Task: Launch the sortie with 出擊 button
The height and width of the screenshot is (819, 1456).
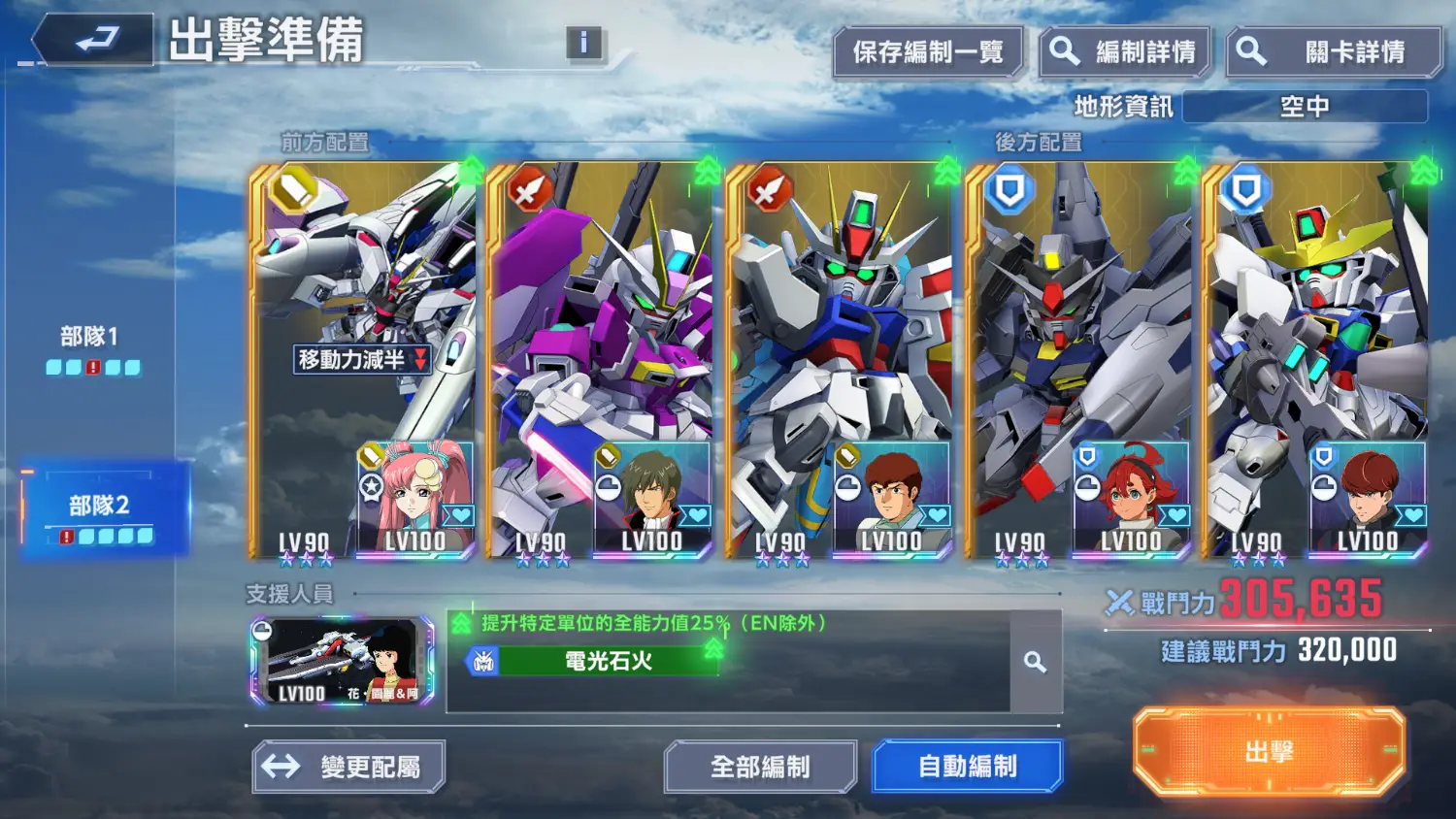Action: point(1269,752)
